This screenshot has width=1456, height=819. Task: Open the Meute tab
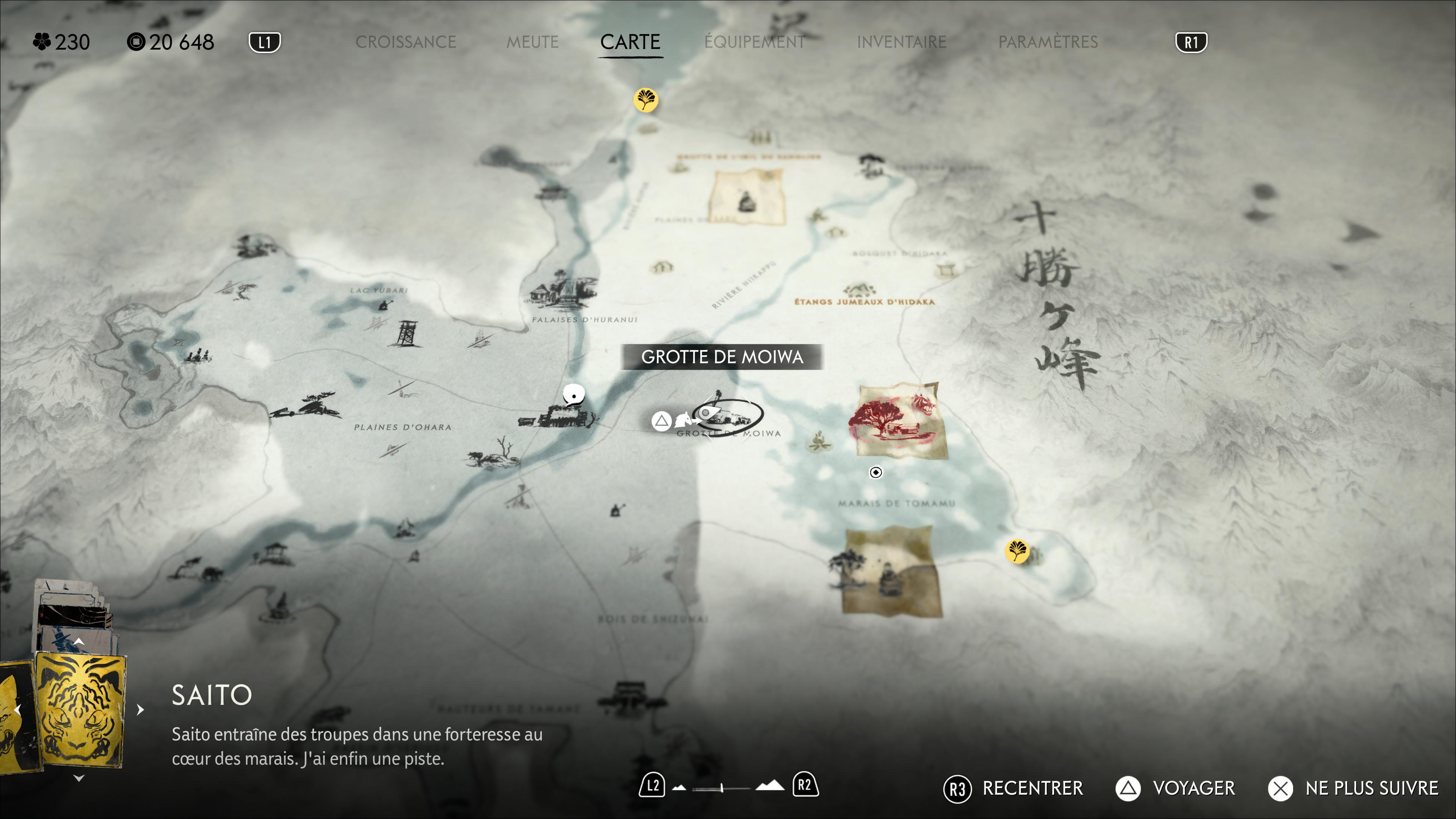[x=532, y=42]
